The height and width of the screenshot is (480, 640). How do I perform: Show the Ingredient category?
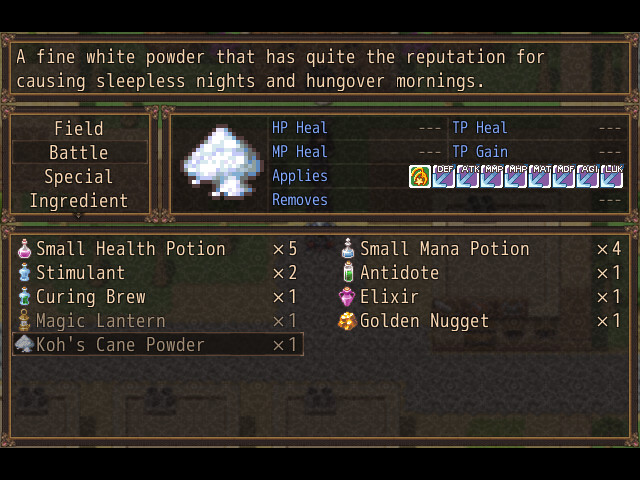pos(79,201)
